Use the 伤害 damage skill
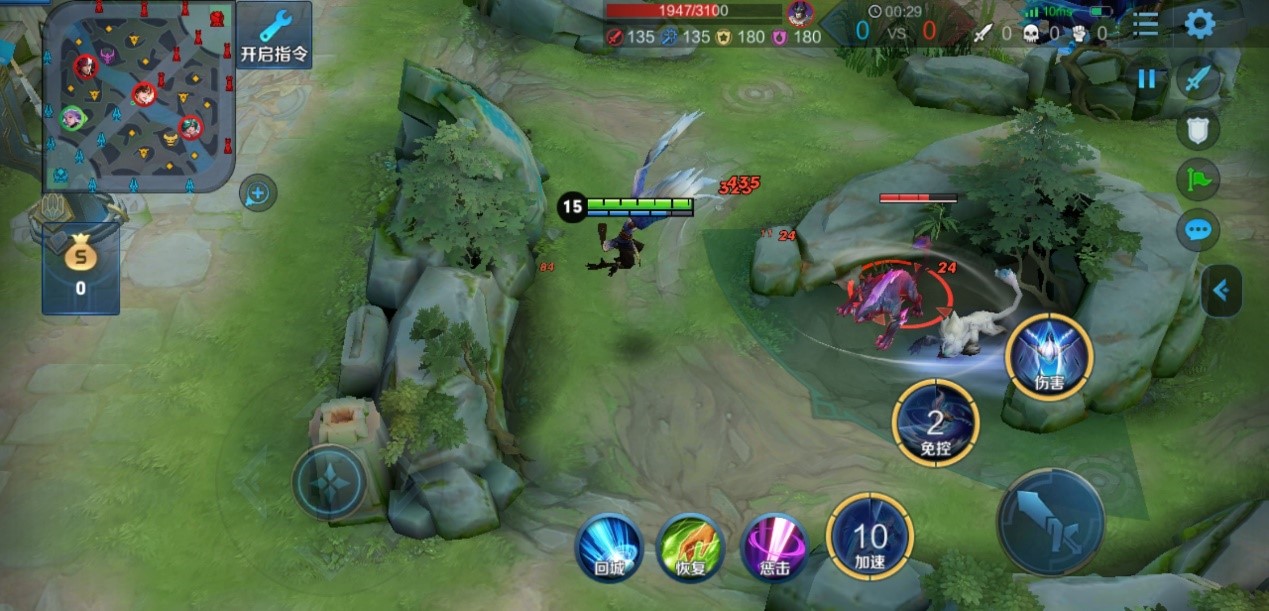The width and height of the screenshot is (1269, 611). click(x=1049, y=357)
